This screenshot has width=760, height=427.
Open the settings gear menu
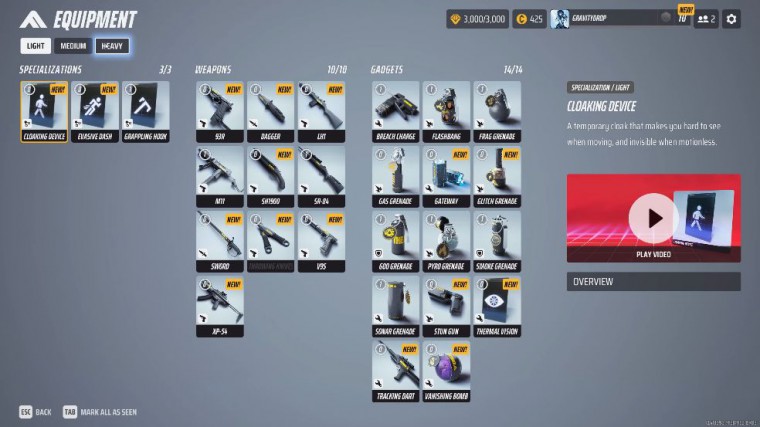(731, 19)
